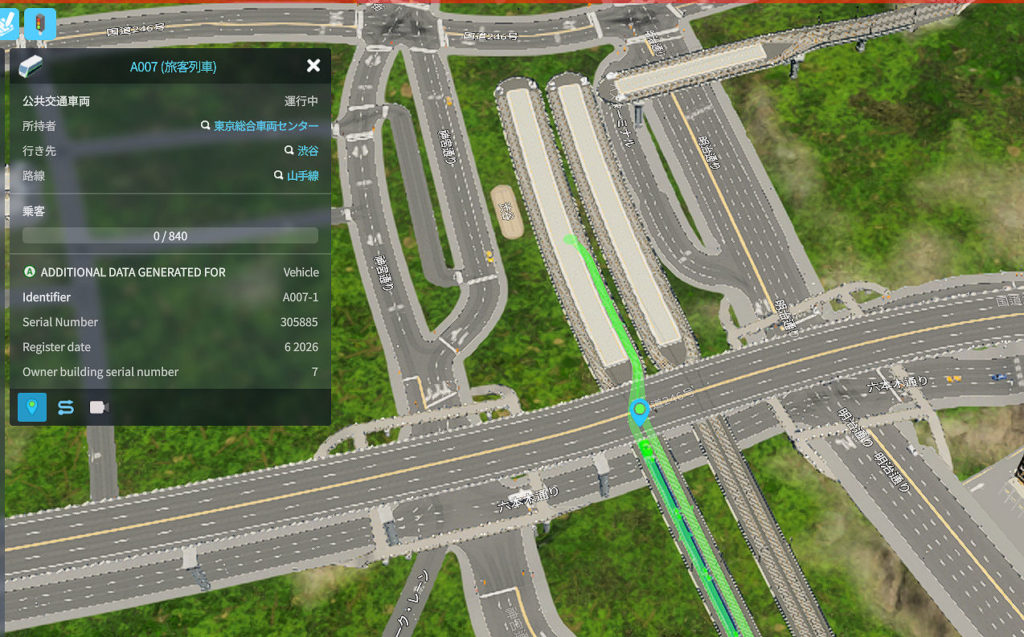Click the blue map marker pin
The width and height of the screenshot is (1024, 637).
click(x=639, y=410)
